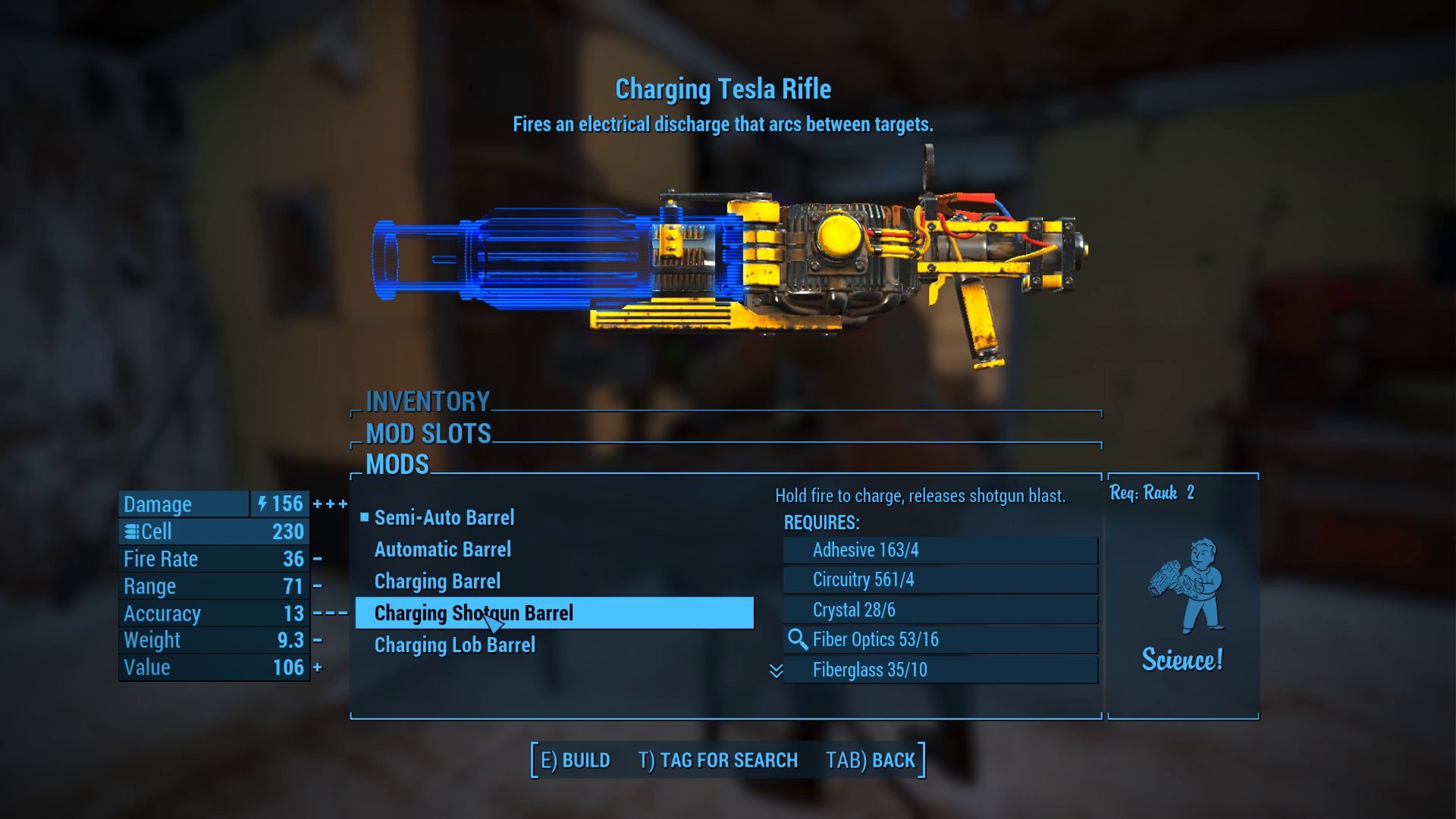1456x819 pixels.
Task: Click the Mods section header
Action: 397,465
